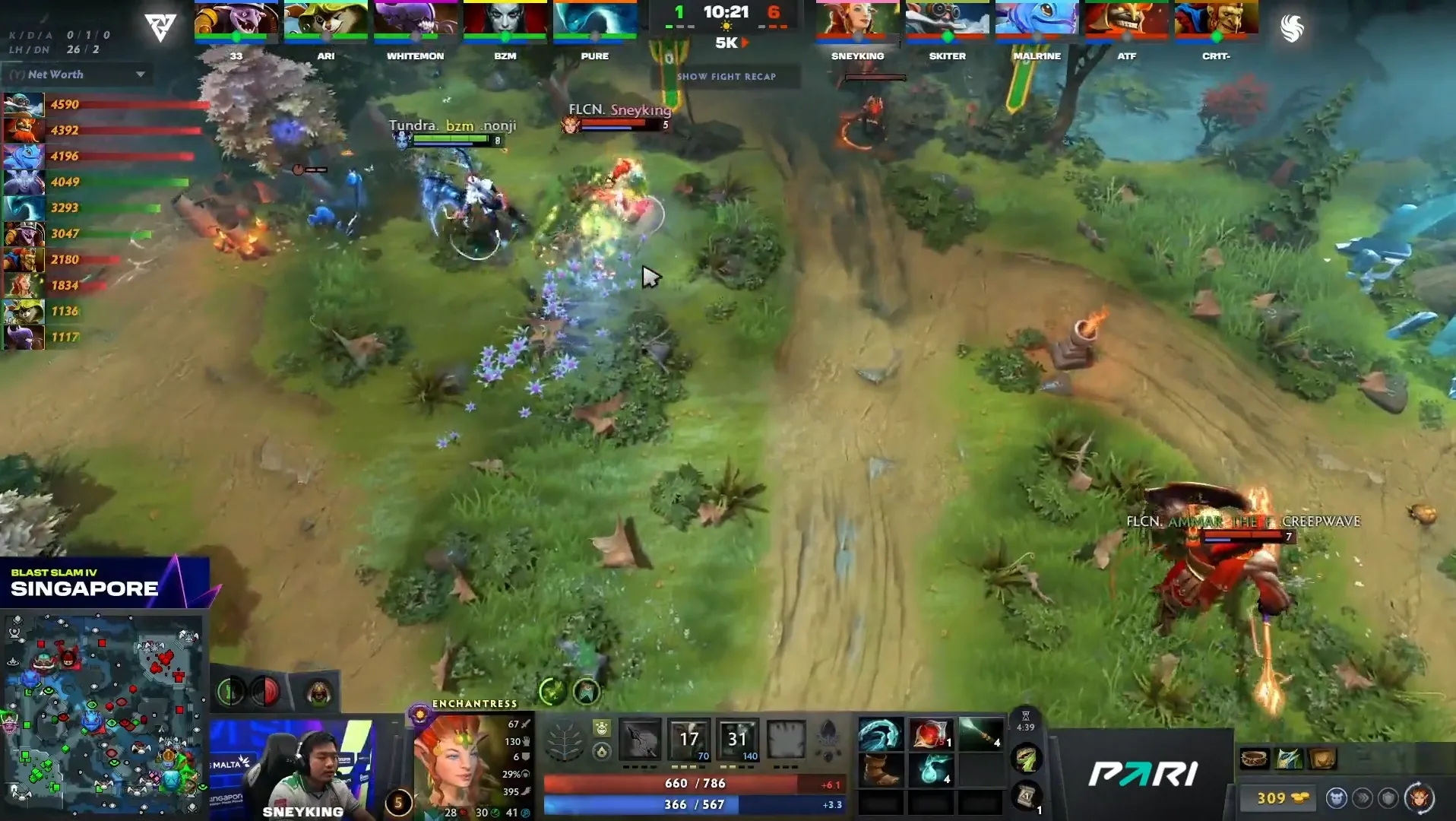Click the courier speed burst chevron icon
The height and width of the screenshot is (821, 1456).
click(x=1363, y=796)
